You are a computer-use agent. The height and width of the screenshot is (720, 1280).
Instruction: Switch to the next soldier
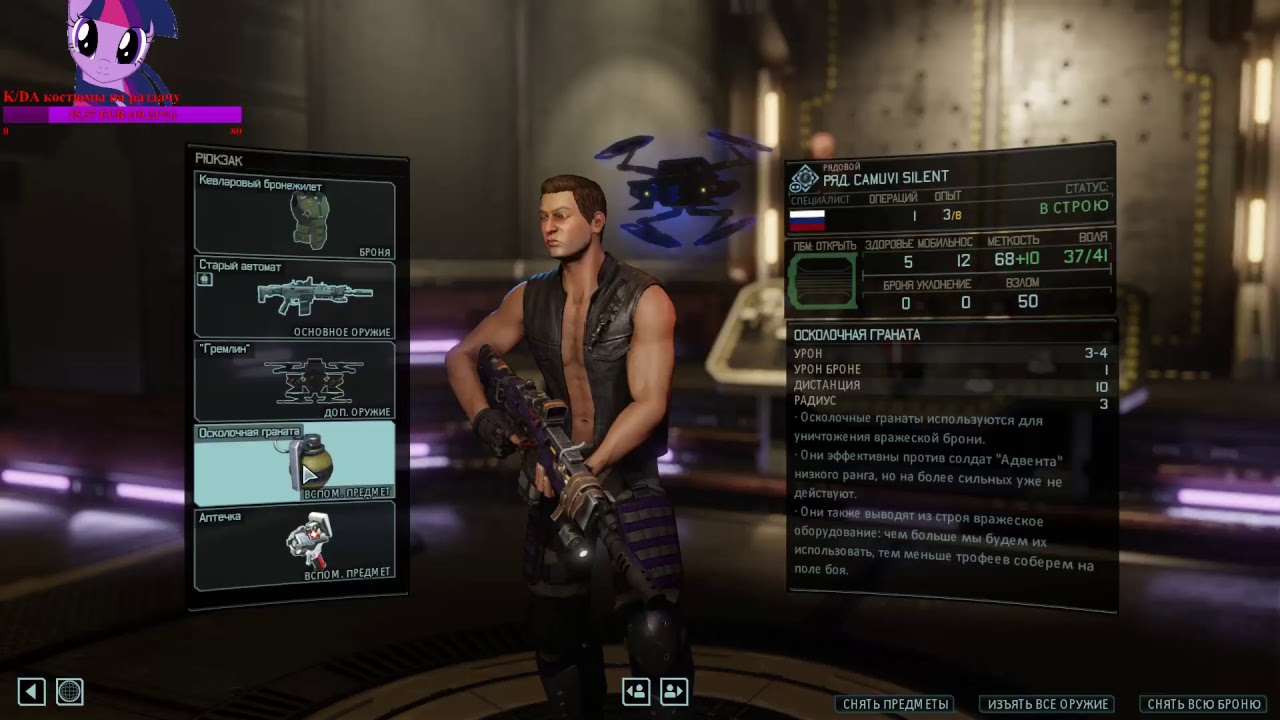[673, 691]
